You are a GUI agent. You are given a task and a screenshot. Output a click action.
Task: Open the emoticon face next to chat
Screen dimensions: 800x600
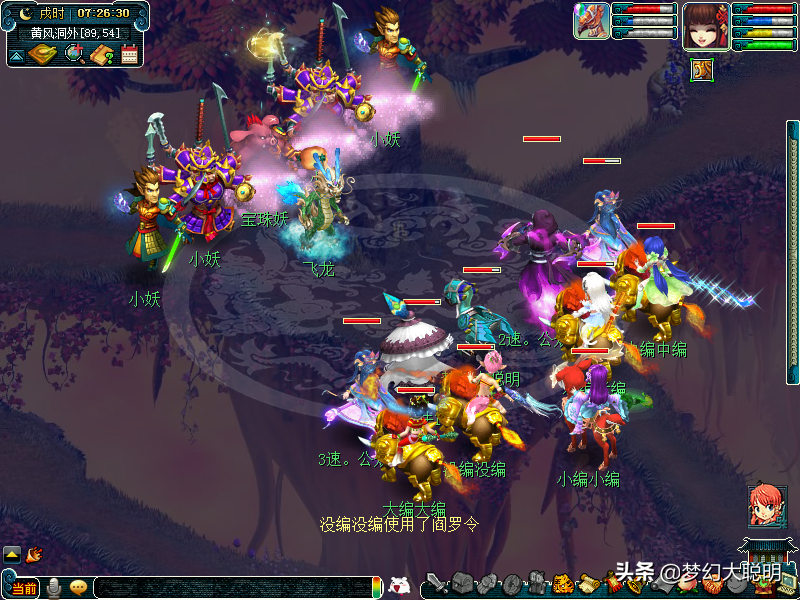(x=400, y=587)
